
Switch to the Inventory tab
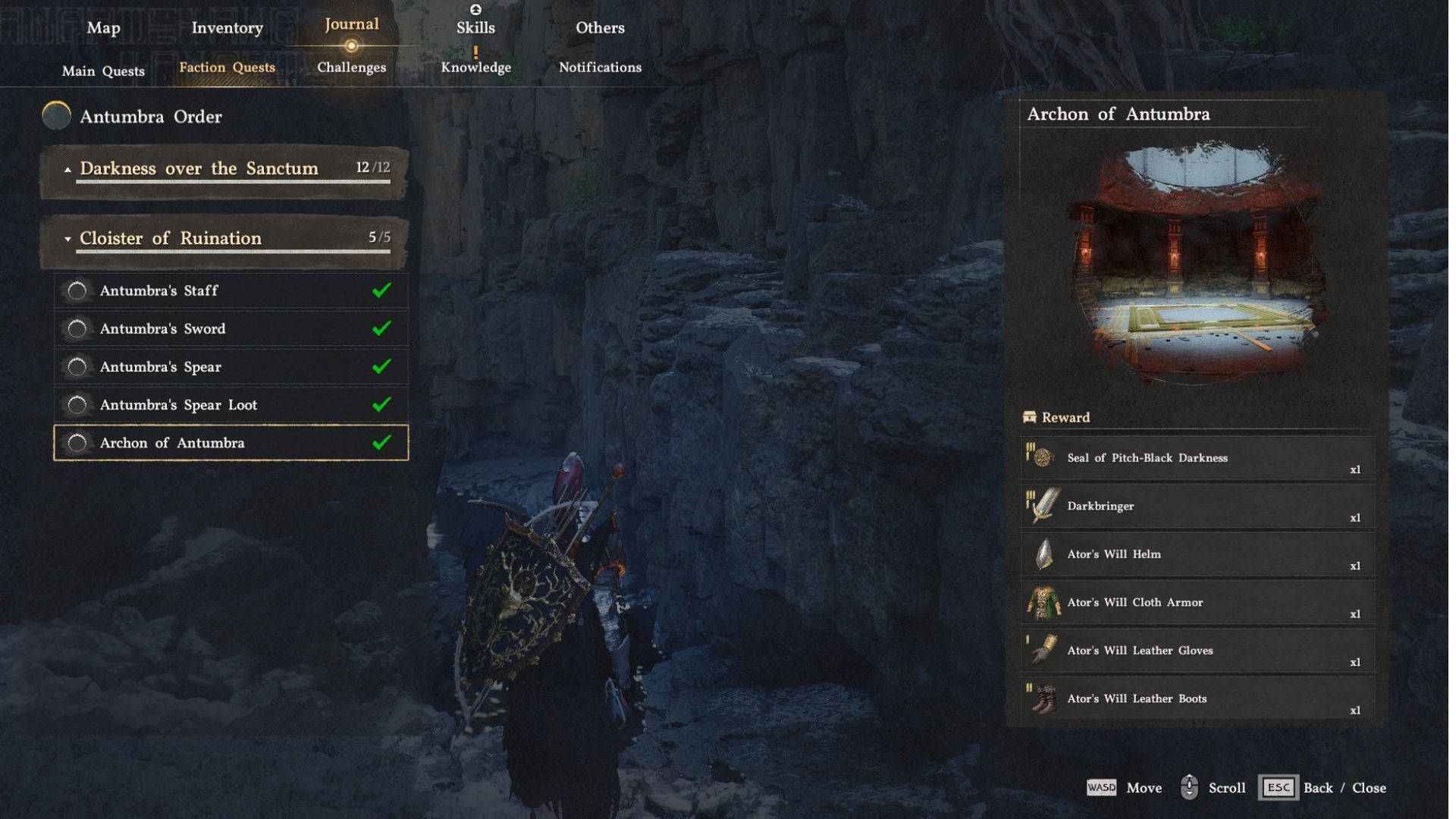pyautogui.click(x=227, y=28)
